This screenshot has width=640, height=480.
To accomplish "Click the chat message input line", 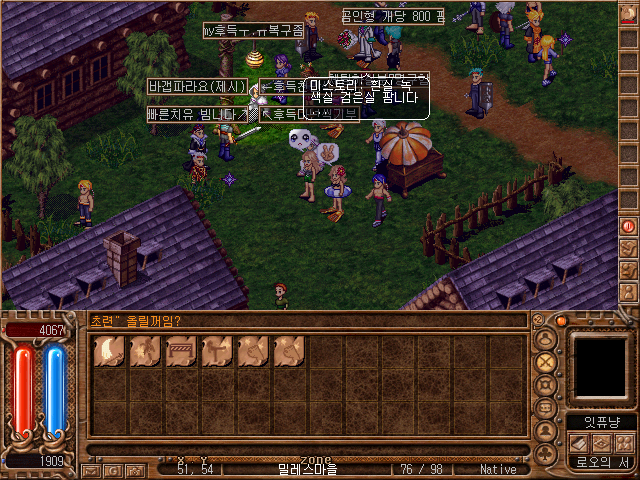I will click(x=300, y=321).
